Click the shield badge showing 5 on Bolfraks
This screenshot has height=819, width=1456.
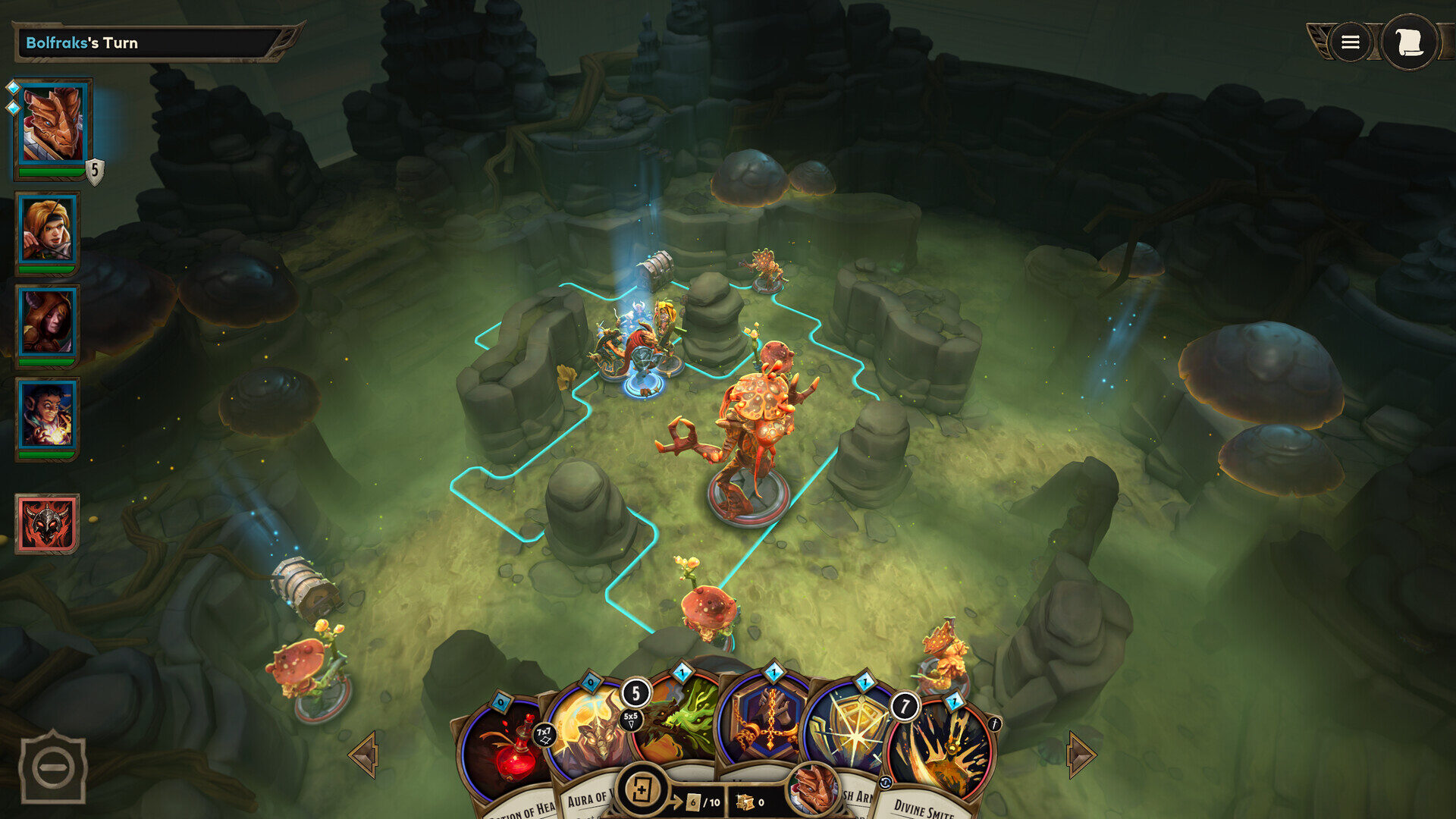pos(95,172)
